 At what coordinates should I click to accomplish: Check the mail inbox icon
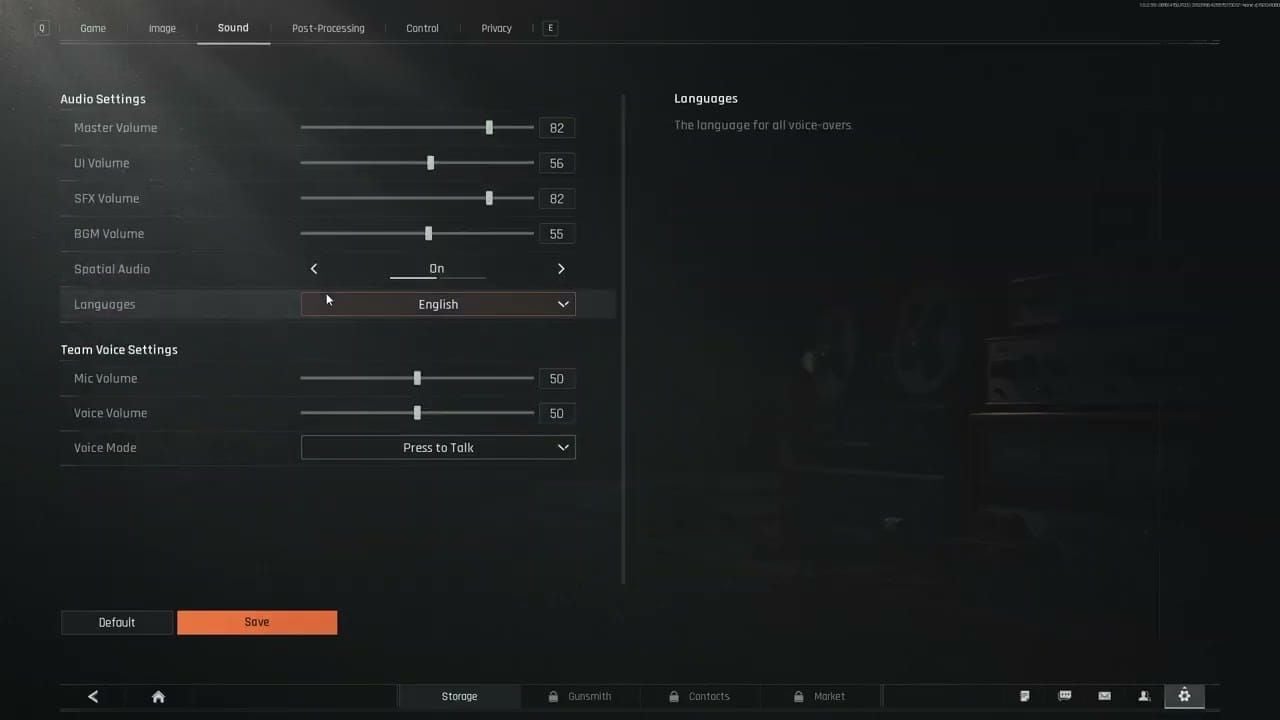pyautogui.click(x=1104, y=695)
